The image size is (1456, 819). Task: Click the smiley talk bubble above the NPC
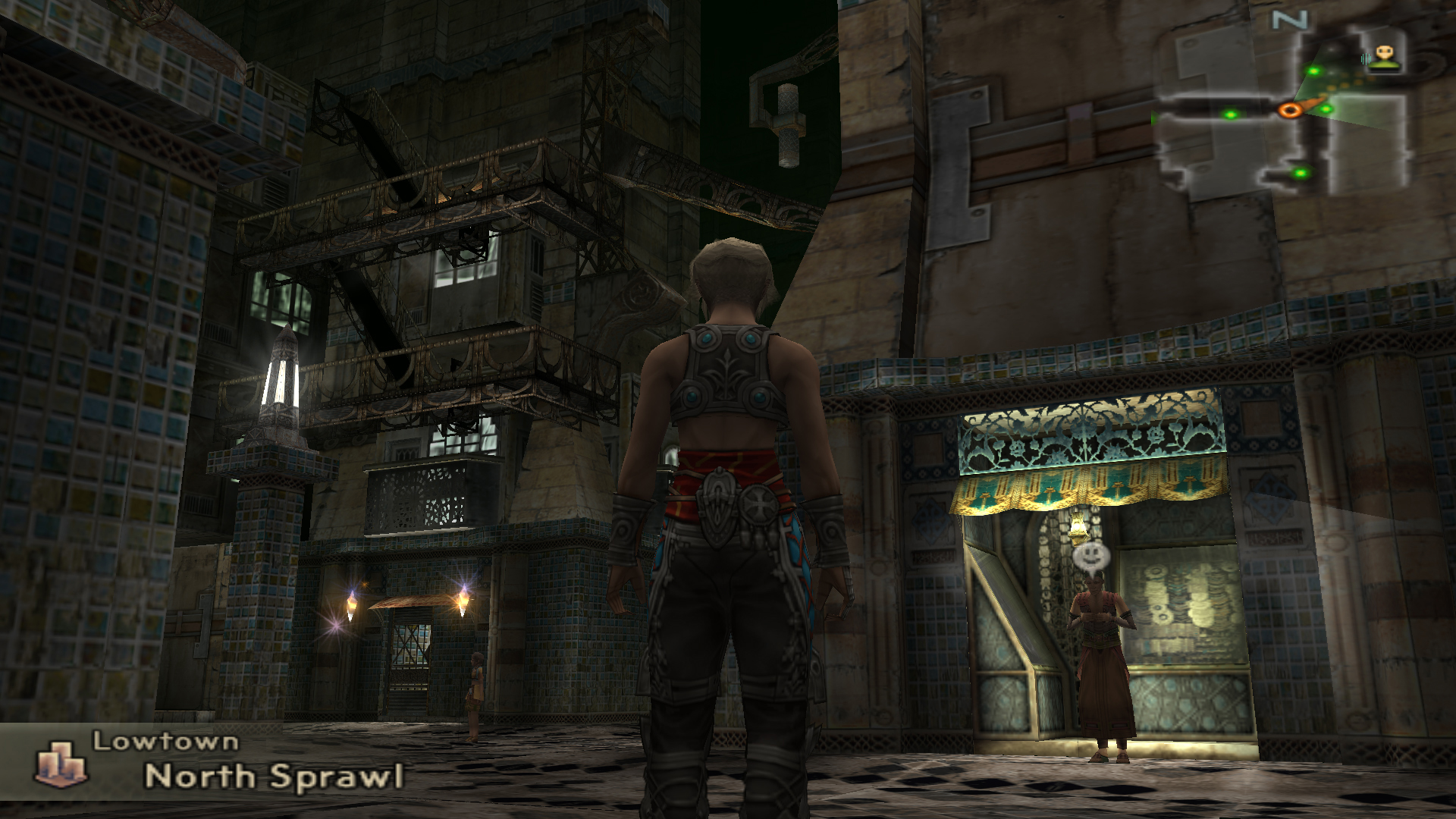coord(1091,557)
